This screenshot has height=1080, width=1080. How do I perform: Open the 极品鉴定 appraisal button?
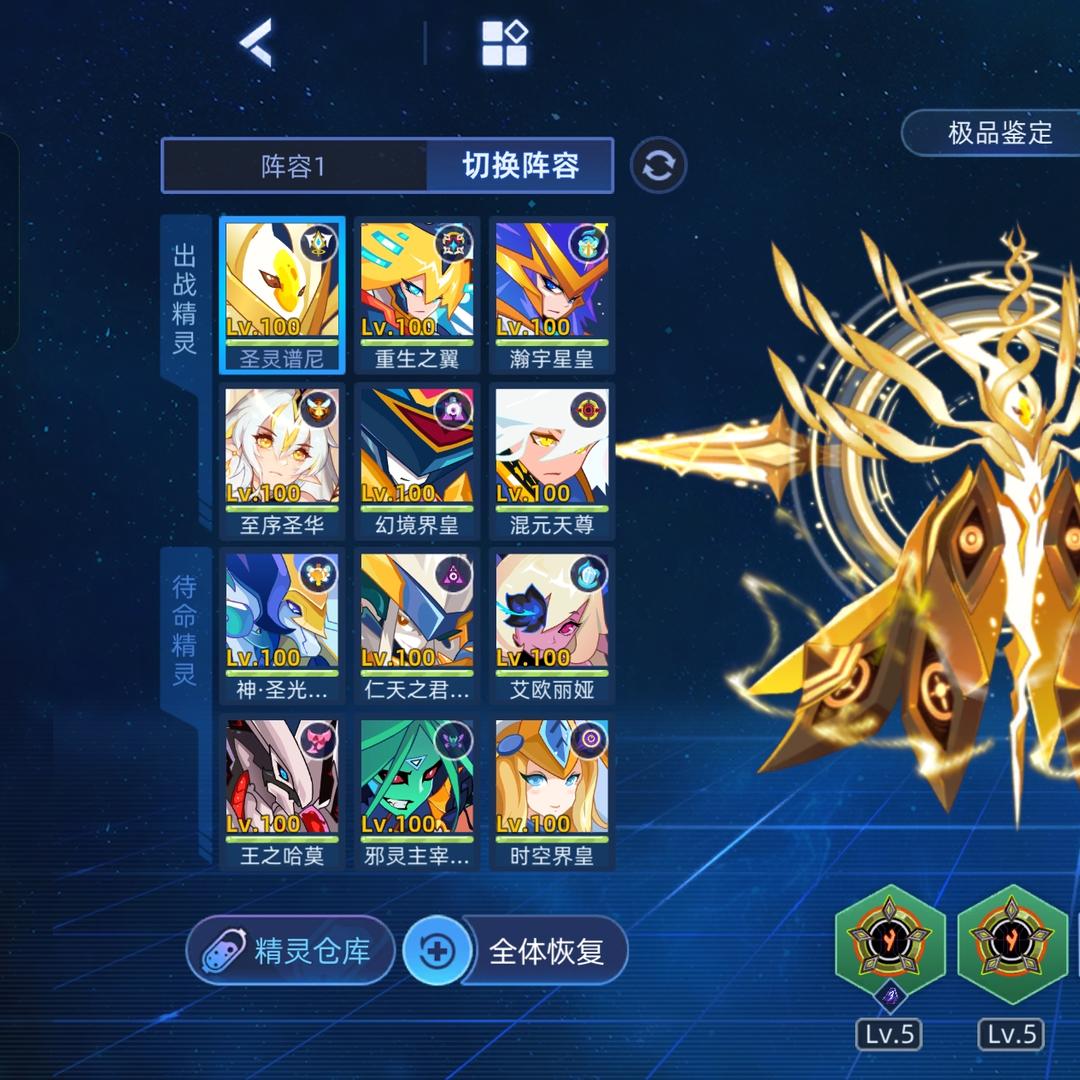tap(999, 132)
